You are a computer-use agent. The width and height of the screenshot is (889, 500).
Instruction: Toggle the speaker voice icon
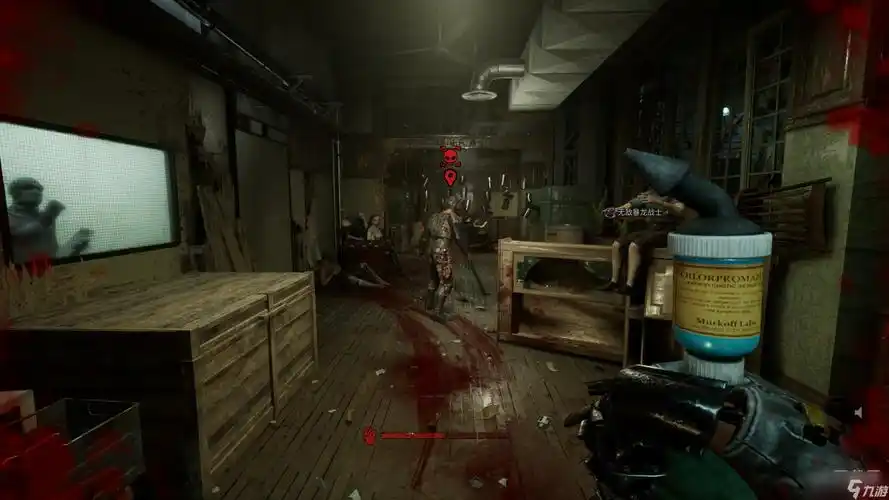tap(858, 410)
